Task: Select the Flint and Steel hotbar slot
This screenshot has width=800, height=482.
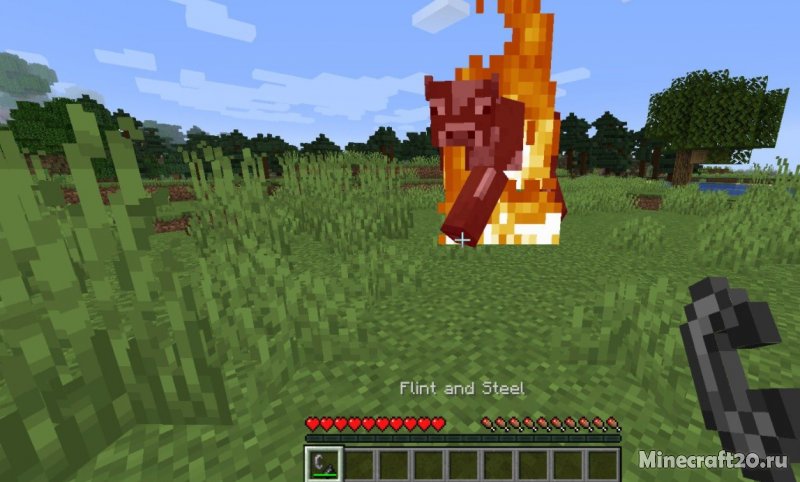Action: pyautogui.click(x=324, y=463)
